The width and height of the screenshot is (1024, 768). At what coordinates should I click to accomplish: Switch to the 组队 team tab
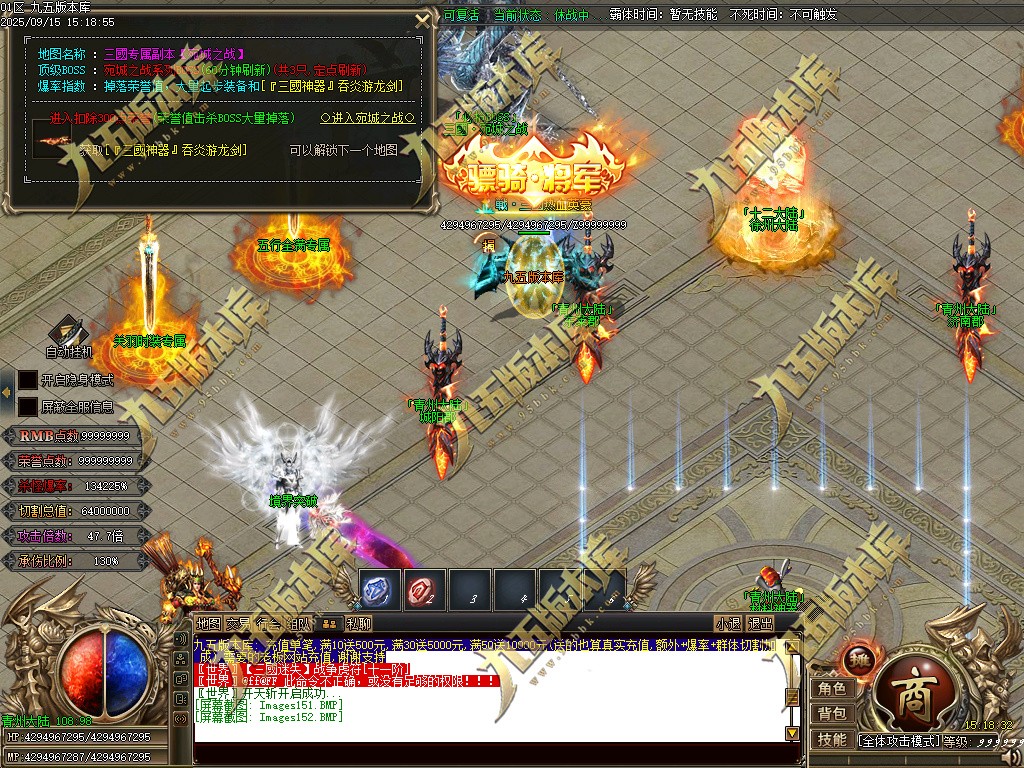(300, 624)
